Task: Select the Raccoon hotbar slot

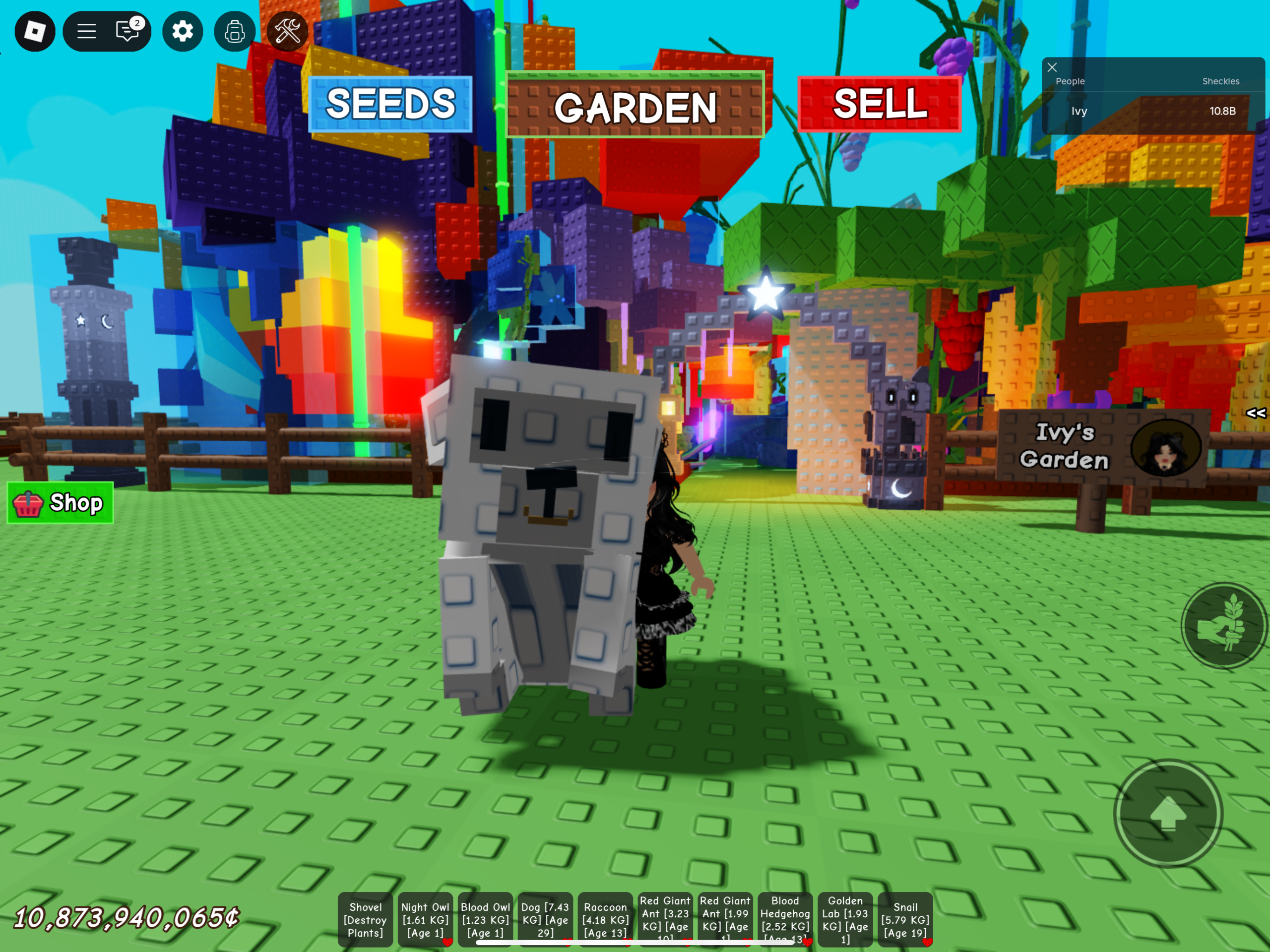Action: (605, 919)
